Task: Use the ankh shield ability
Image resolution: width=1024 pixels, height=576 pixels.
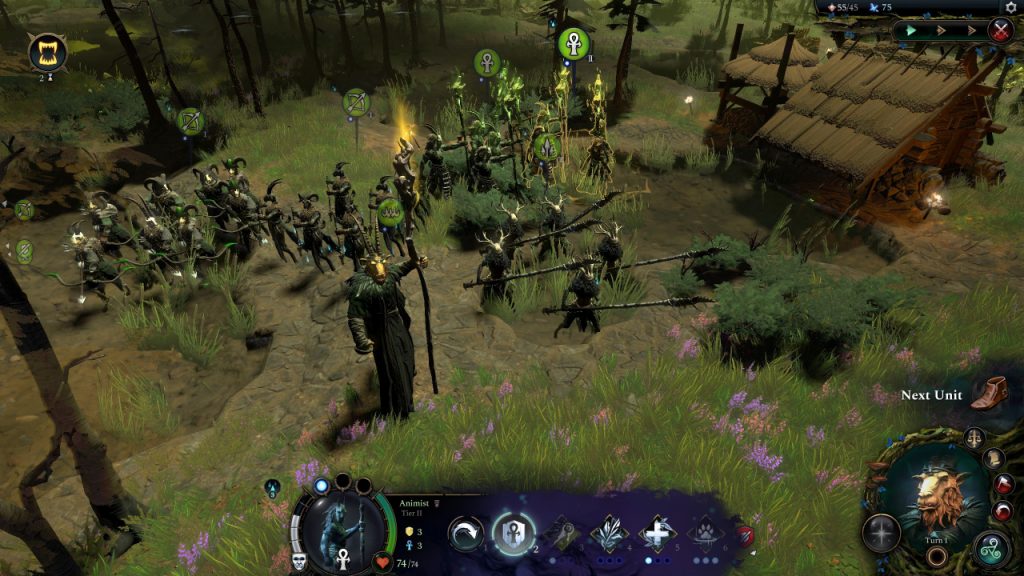Action: (513, 533)
